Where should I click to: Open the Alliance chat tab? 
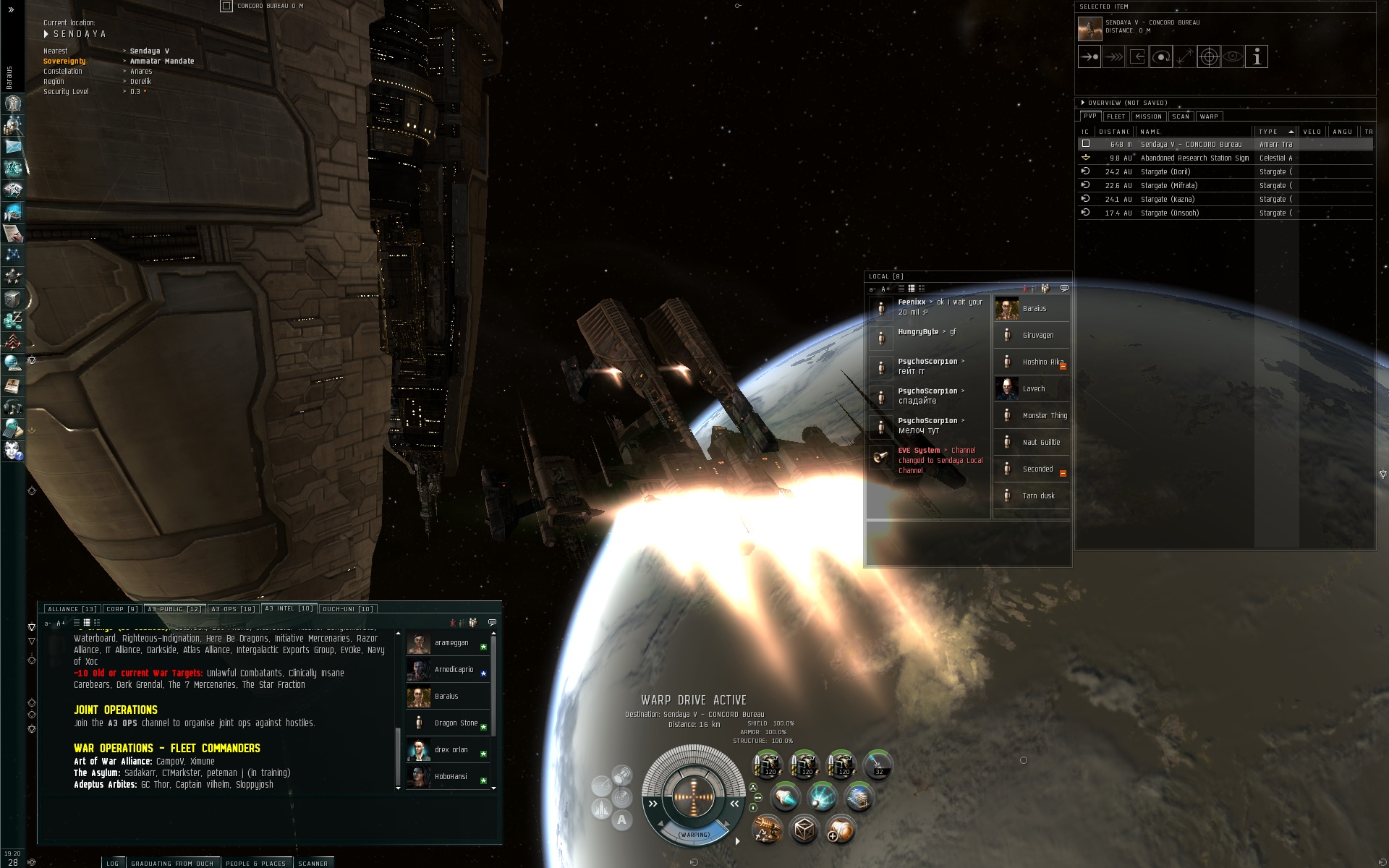pyautogui.click(x=72, y=609)
